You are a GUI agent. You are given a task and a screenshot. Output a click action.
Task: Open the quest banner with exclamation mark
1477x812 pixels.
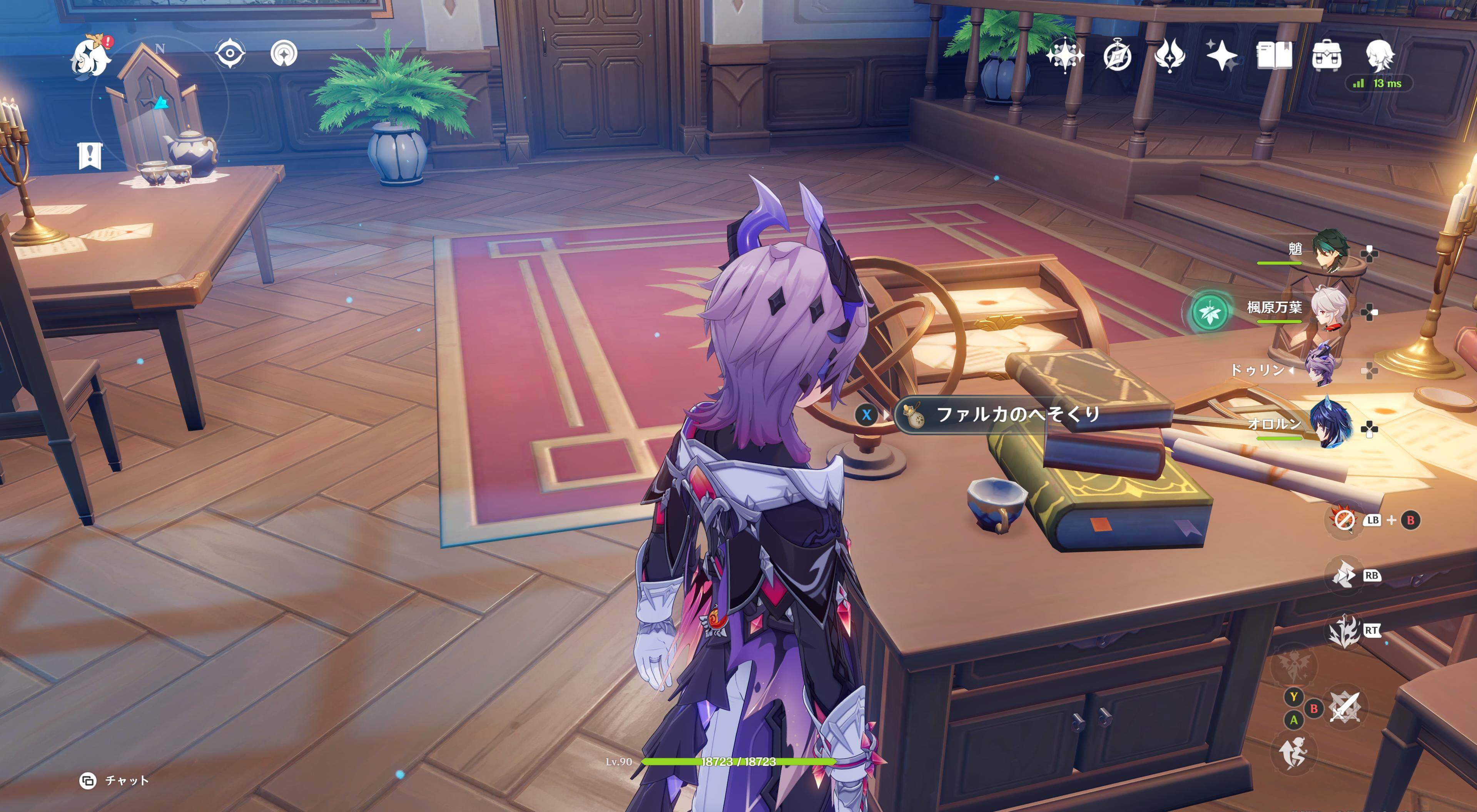point(90,156)
